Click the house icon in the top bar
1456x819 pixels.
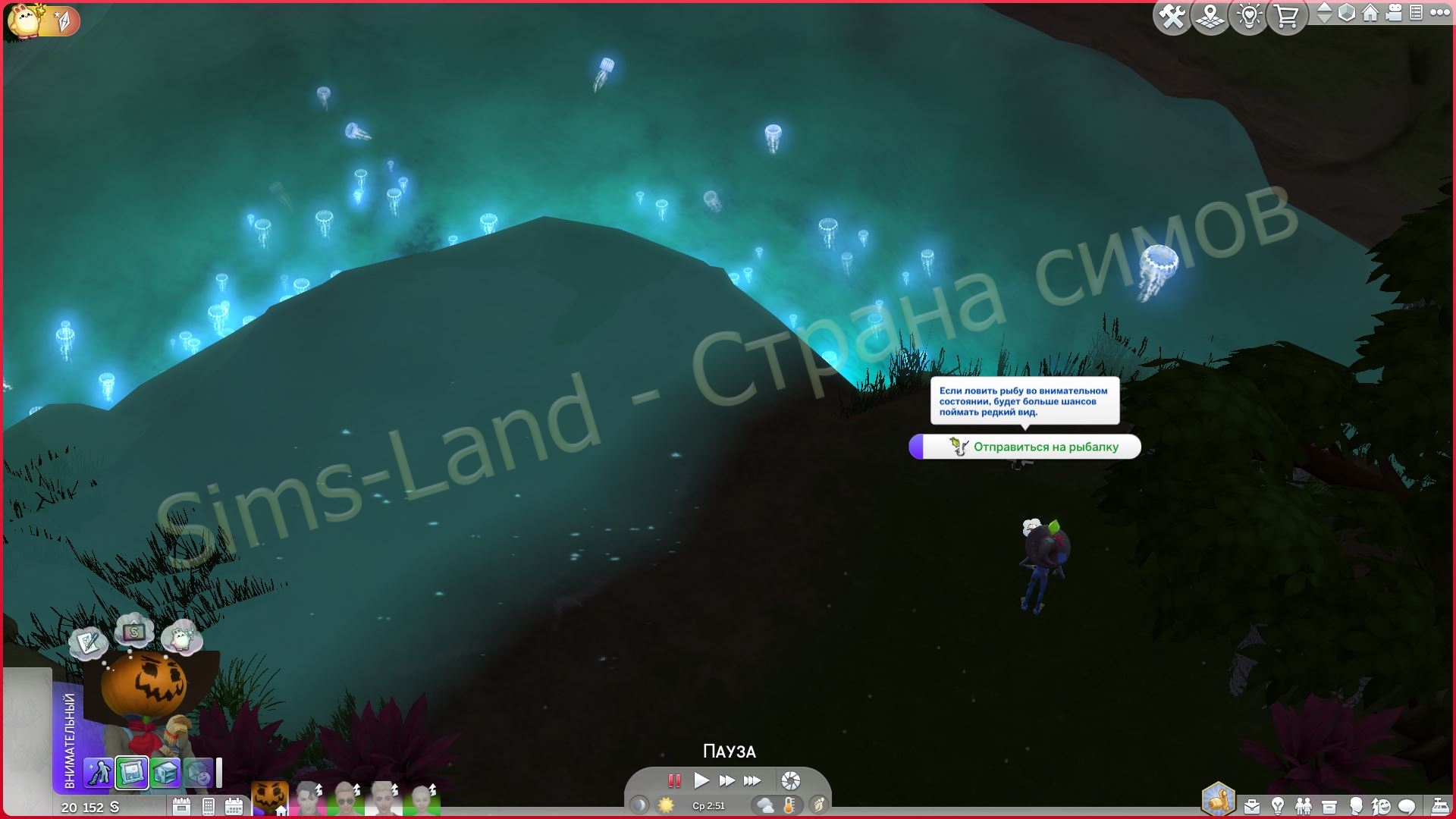click(x=1370, y=13)
